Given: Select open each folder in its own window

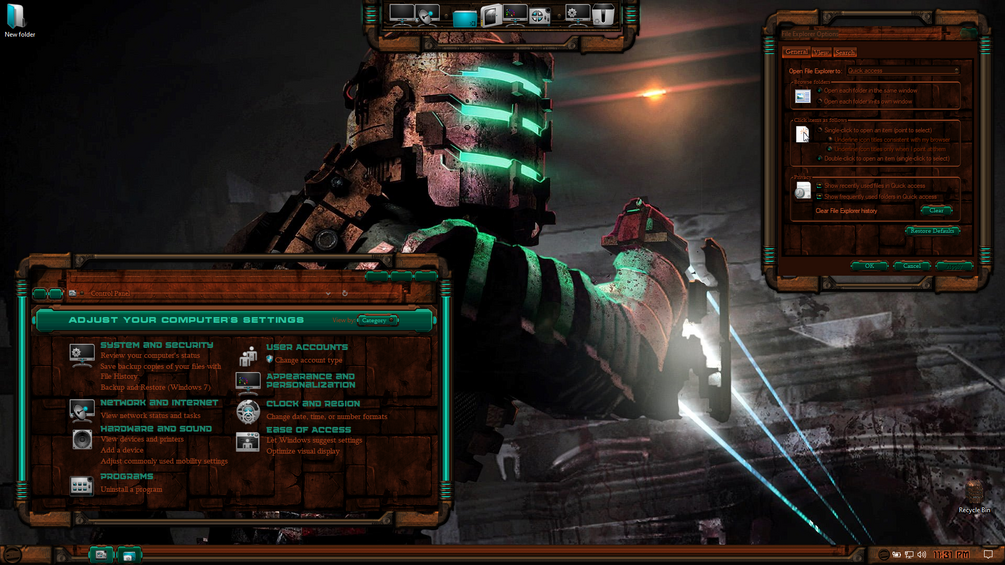Looking at the screenshot, I should [820, 101].
